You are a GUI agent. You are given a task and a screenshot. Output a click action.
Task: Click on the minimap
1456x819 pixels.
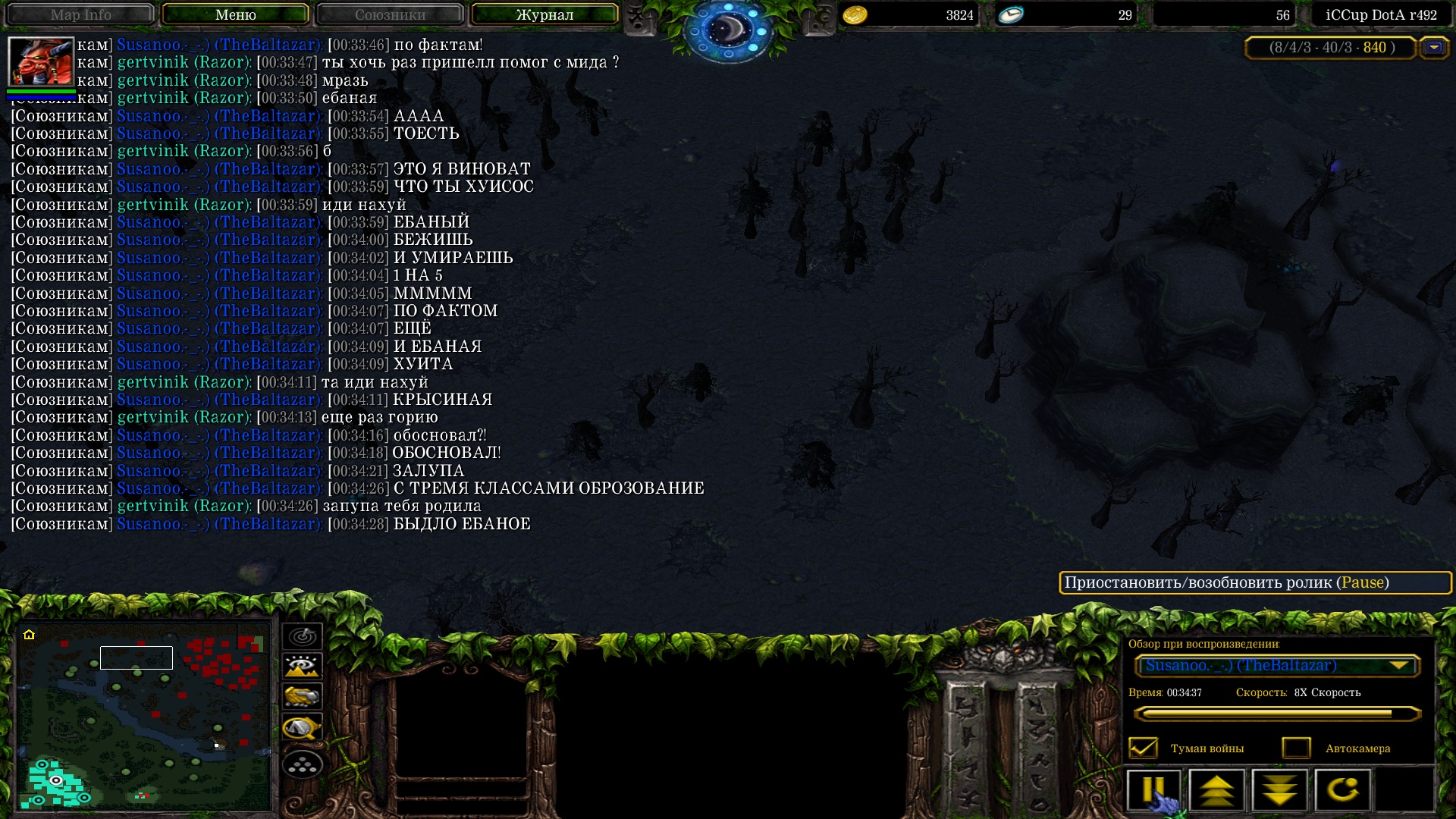pyautogui.click(x=144, y=715)
